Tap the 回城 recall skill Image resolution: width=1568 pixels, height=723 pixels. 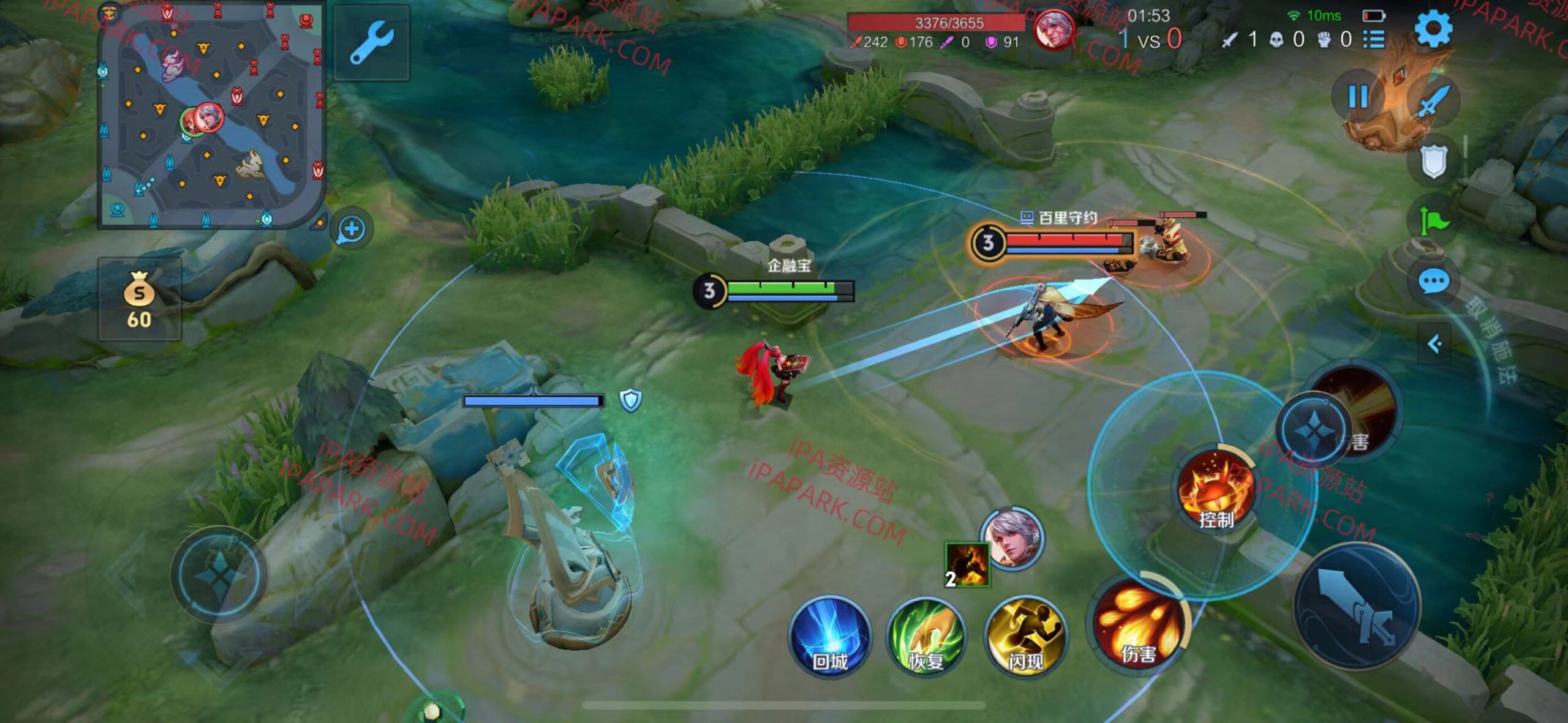tap(830, 637)
